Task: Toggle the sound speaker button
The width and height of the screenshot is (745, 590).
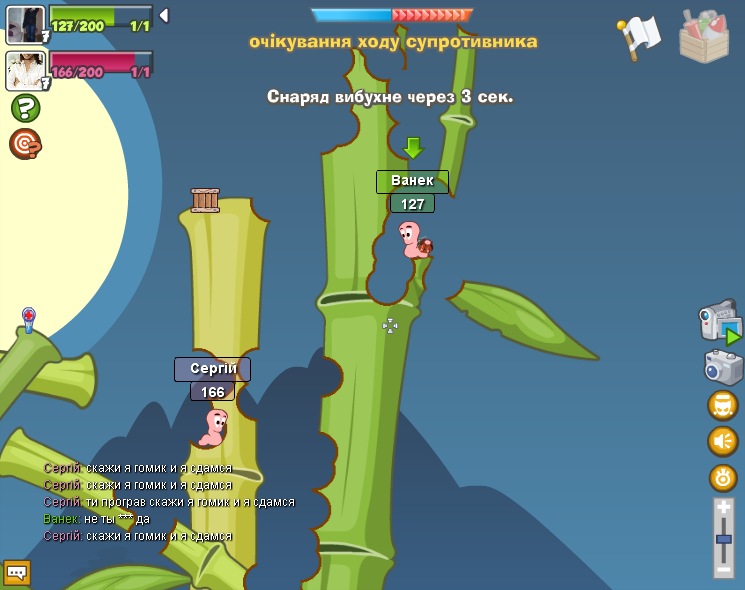Action: (722, 441)
